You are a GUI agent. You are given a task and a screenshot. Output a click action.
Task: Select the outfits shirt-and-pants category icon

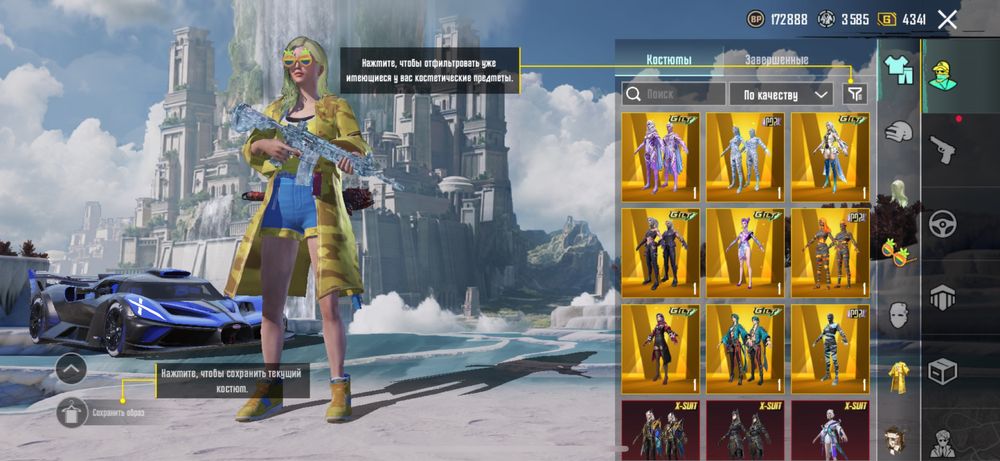point(899,69)
